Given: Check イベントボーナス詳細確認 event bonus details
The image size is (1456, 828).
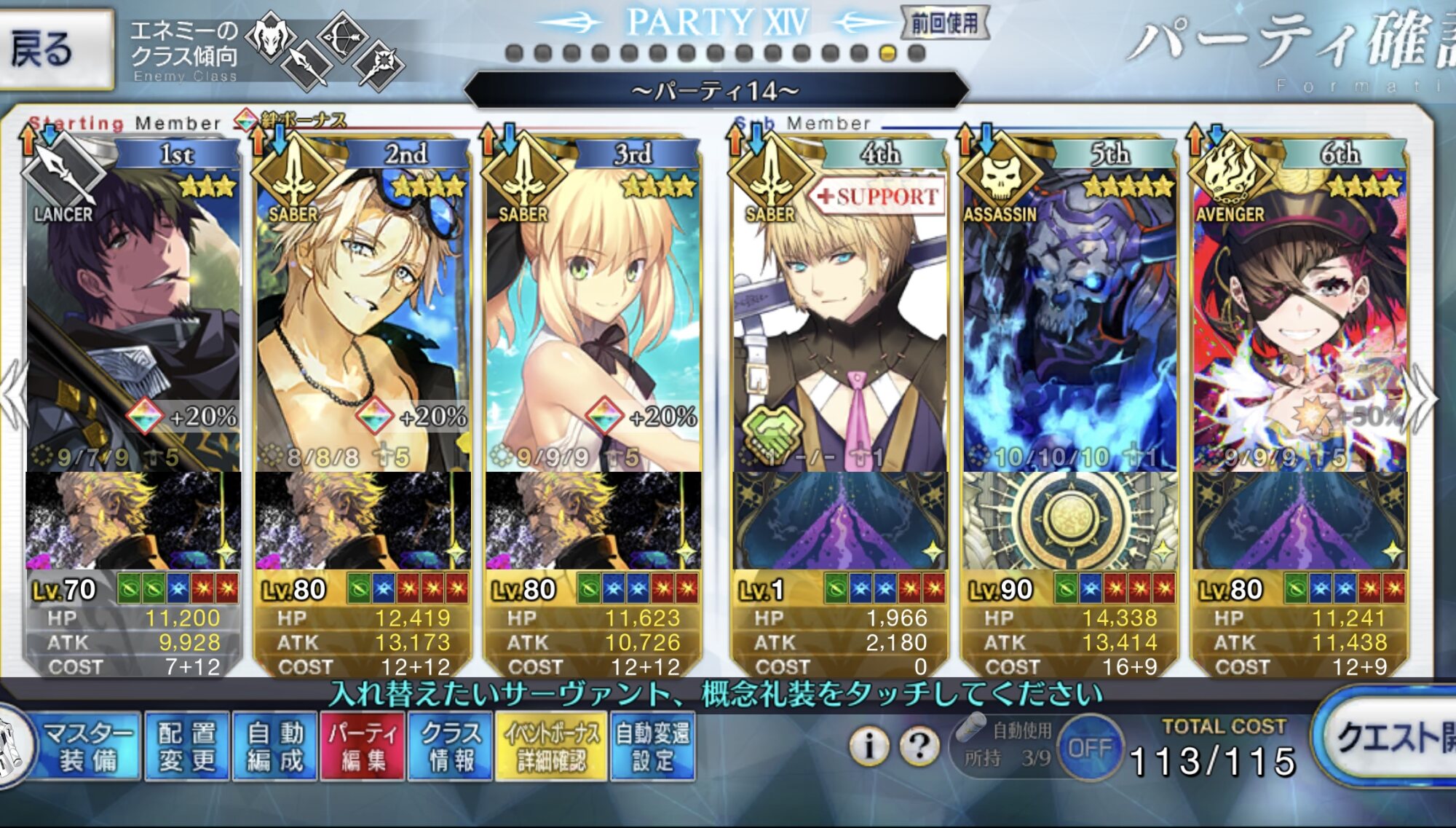Looking at the screenshot, I should (x=551, y=746).
